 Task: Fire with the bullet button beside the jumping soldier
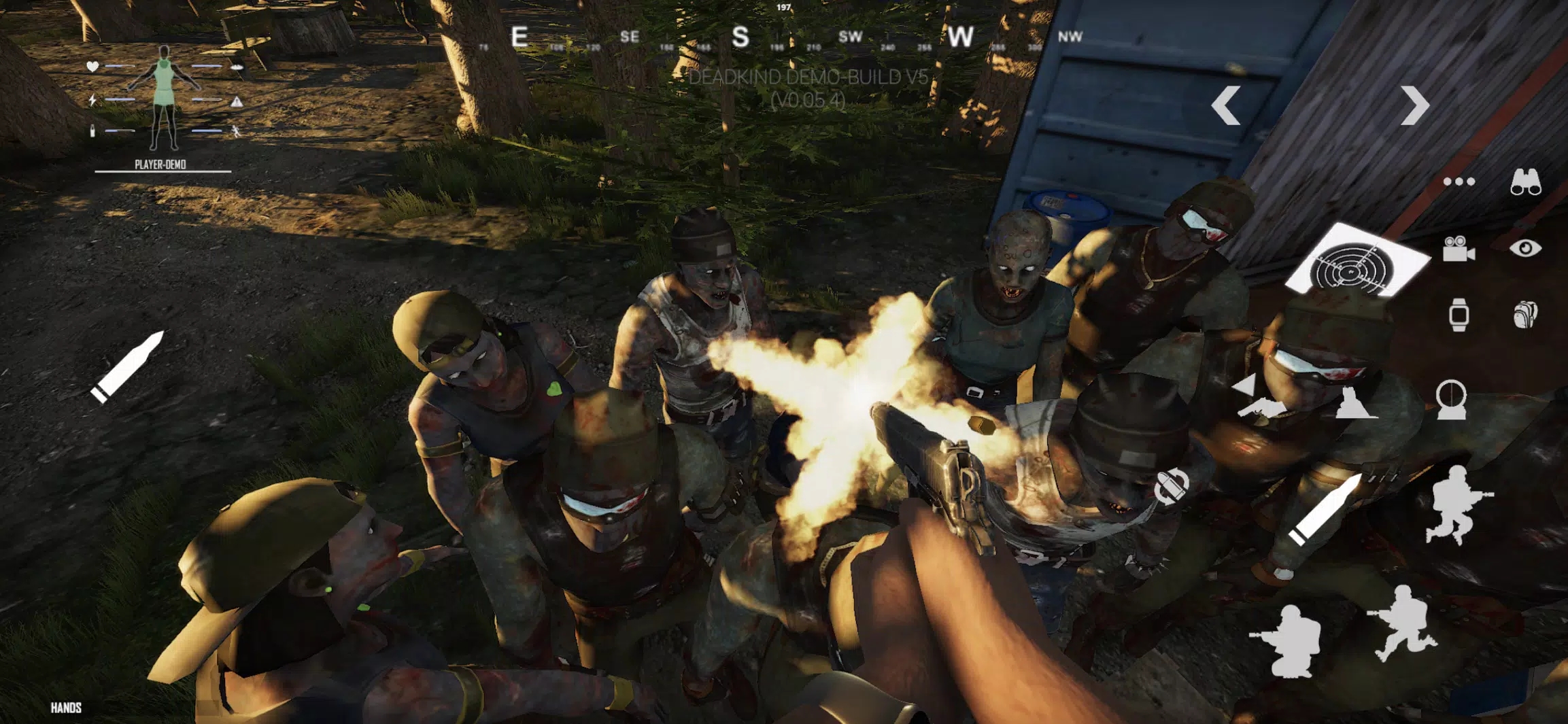coord(1324,510)
